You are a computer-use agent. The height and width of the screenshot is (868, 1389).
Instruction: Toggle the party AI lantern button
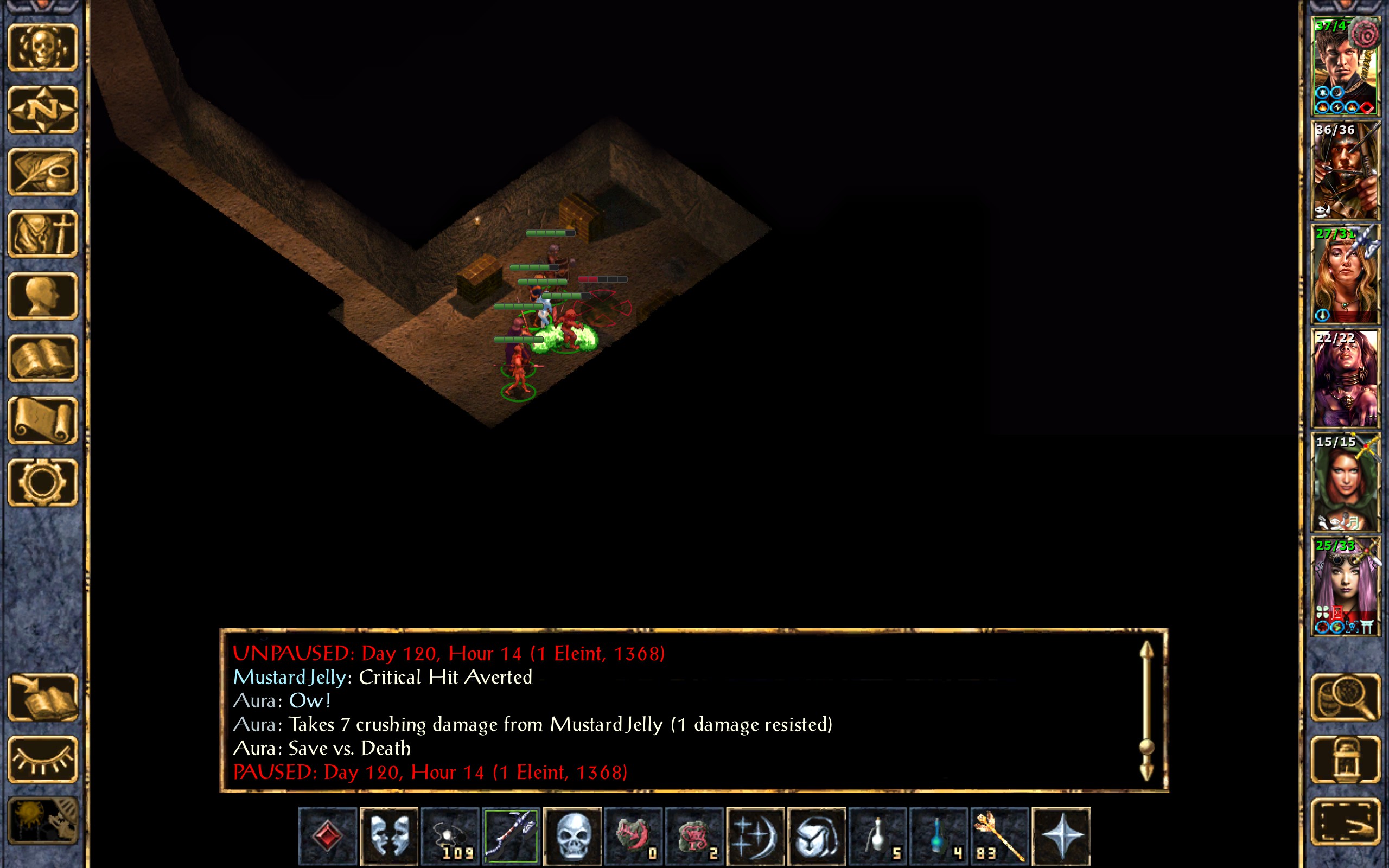click(x=1345, y=759)
